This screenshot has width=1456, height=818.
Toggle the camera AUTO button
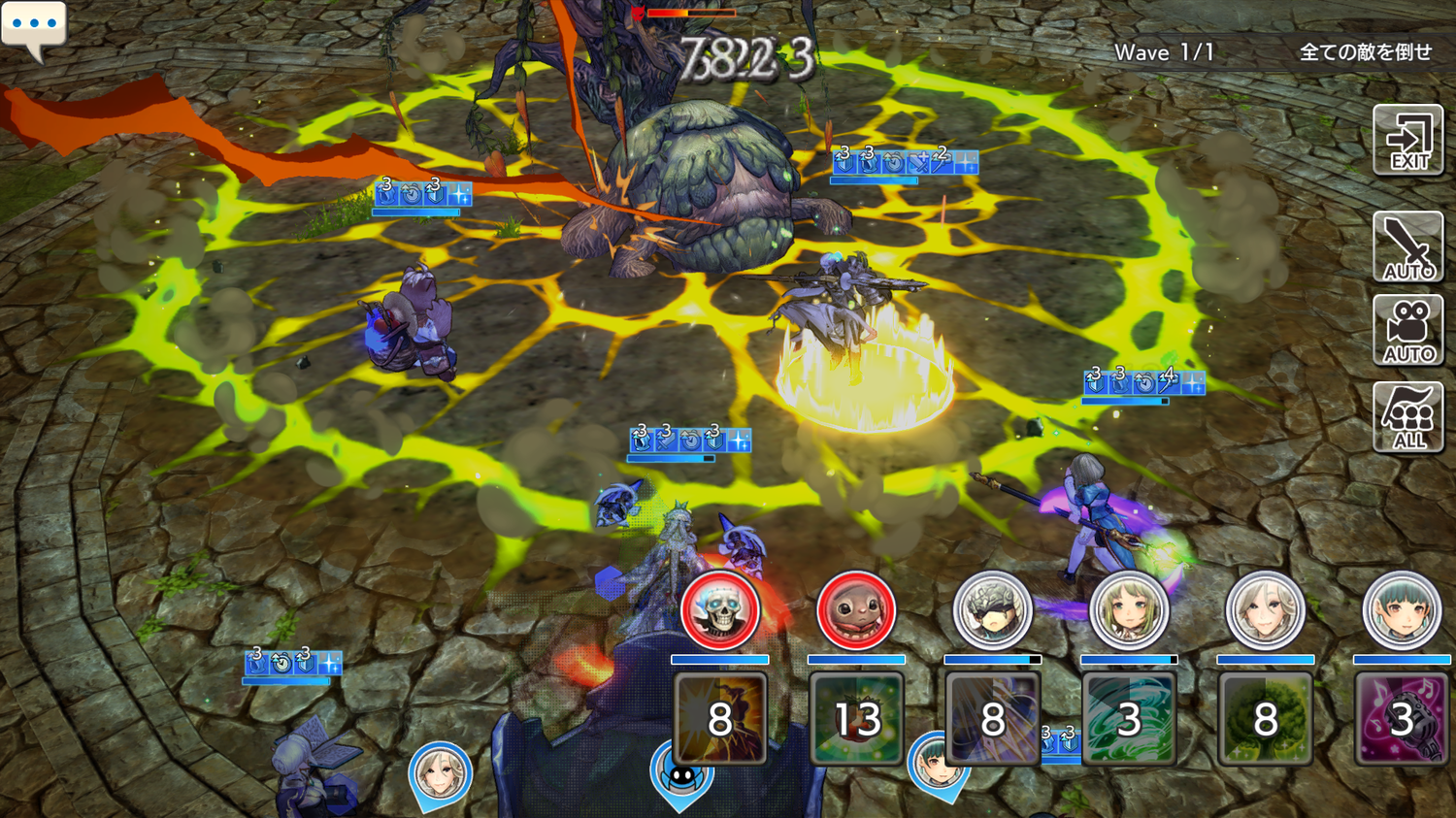point(1408,331)
